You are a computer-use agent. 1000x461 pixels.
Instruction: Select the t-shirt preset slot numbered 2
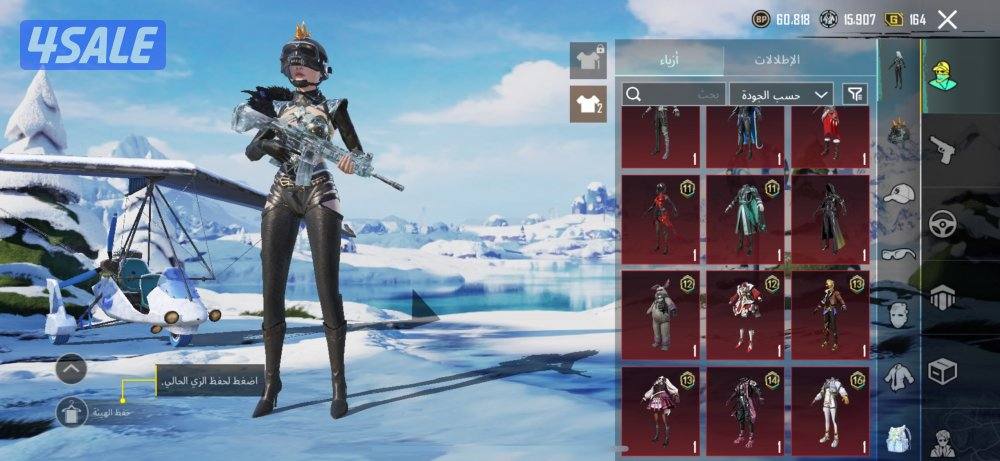588,104
